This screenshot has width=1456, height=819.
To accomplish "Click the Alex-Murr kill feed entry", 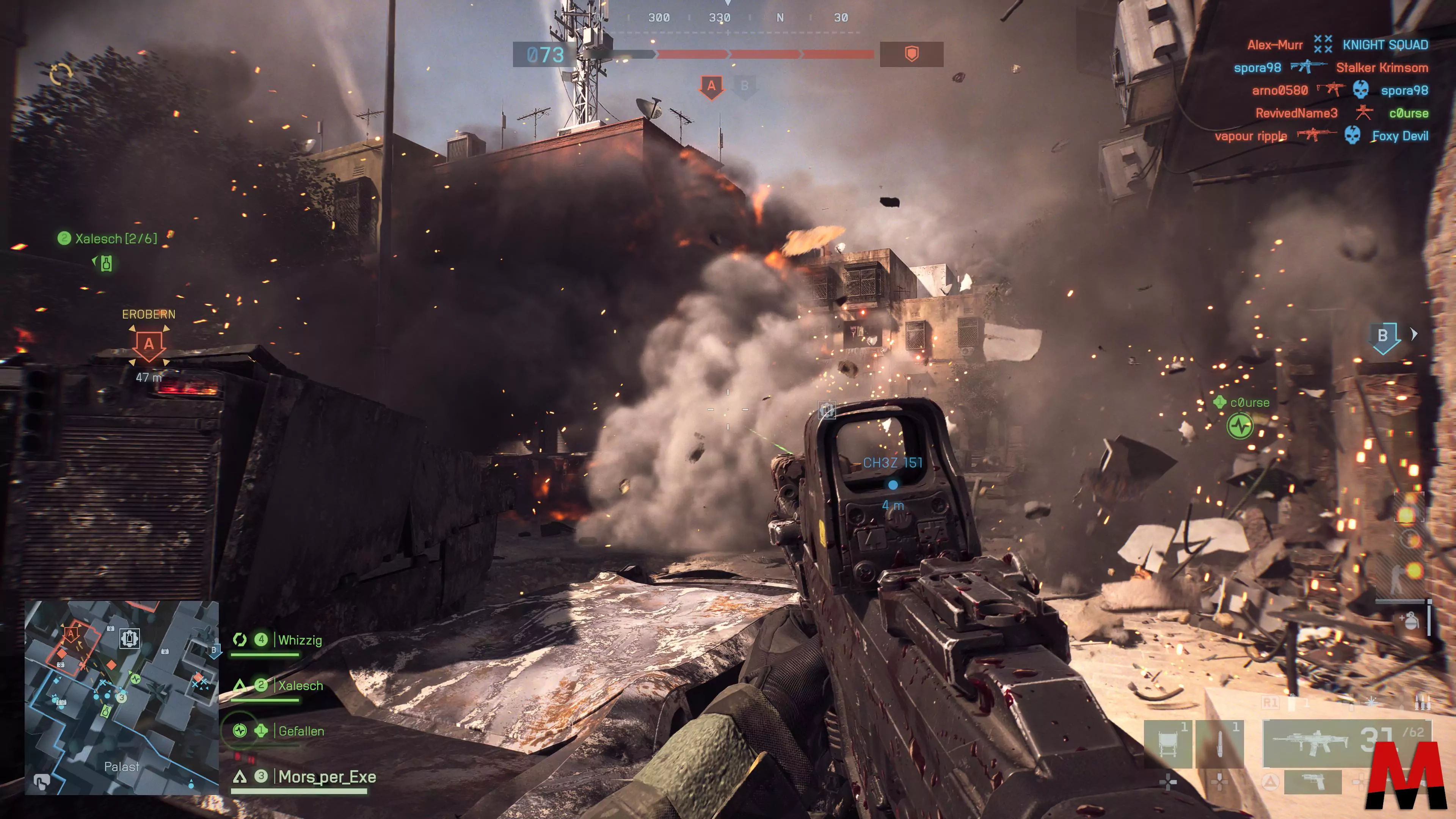I will coord(1274,45).
